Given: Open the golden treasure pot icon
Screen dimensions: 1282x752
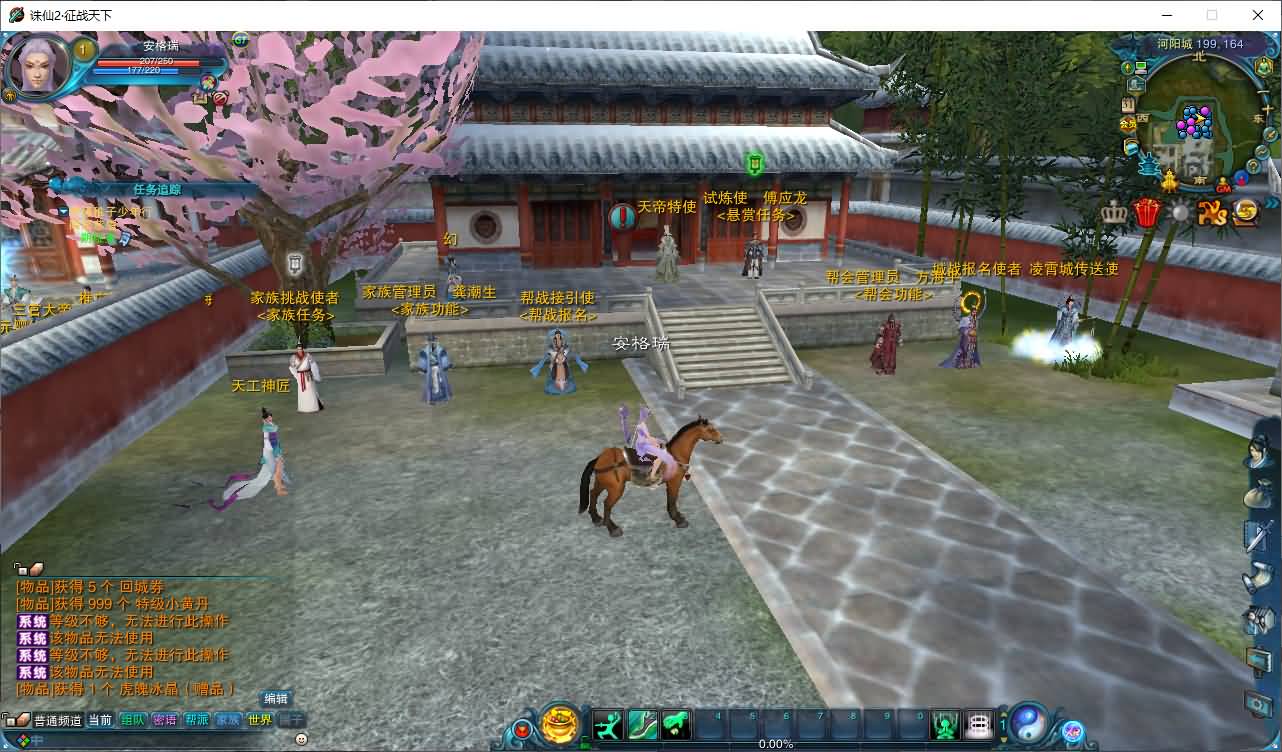Looking at the screenshot, I should point(560,723).
